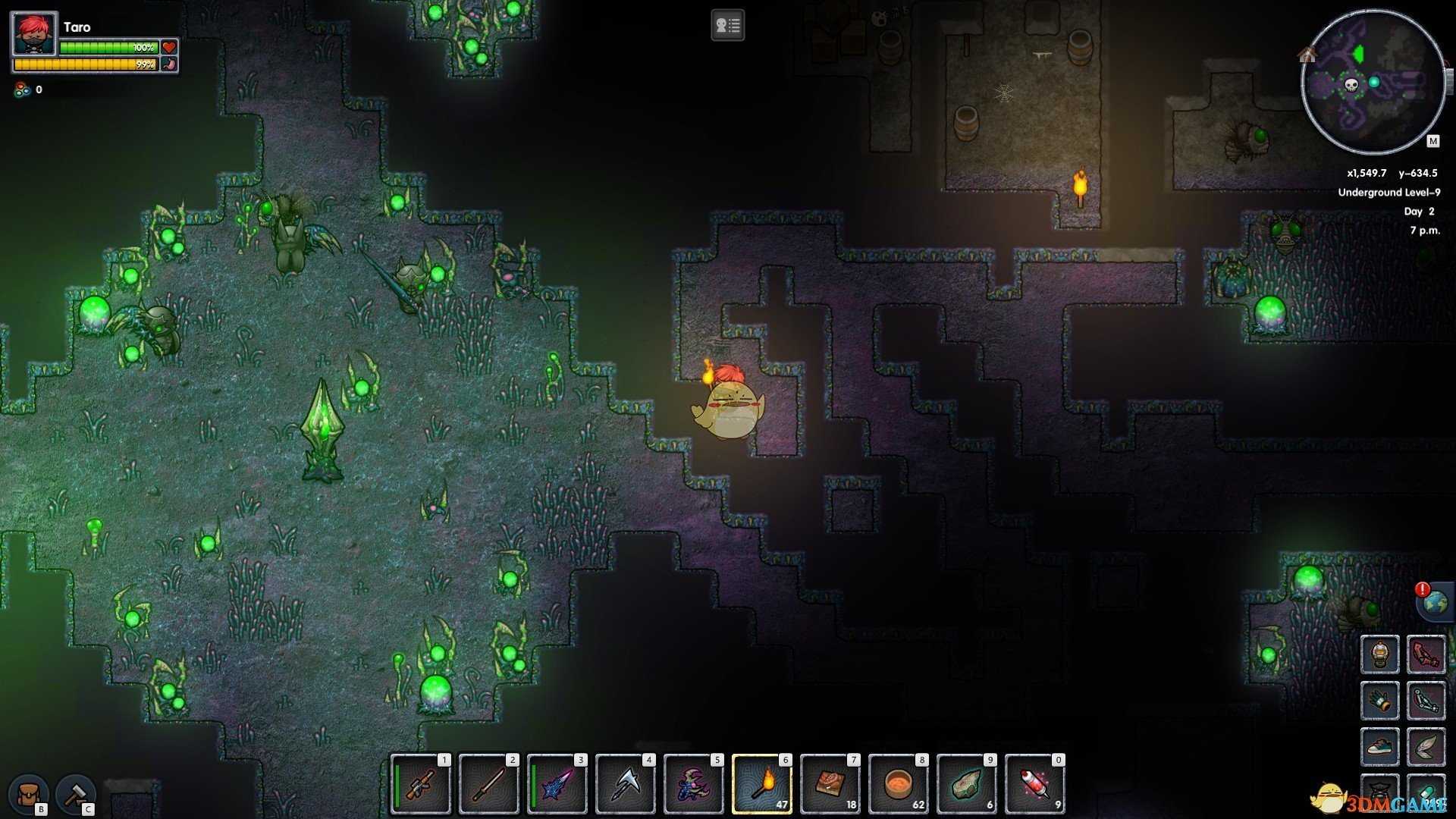Screen dimensions: 1456x819
Task: Select the gloves equipment slot
Action: (1379, 700)
